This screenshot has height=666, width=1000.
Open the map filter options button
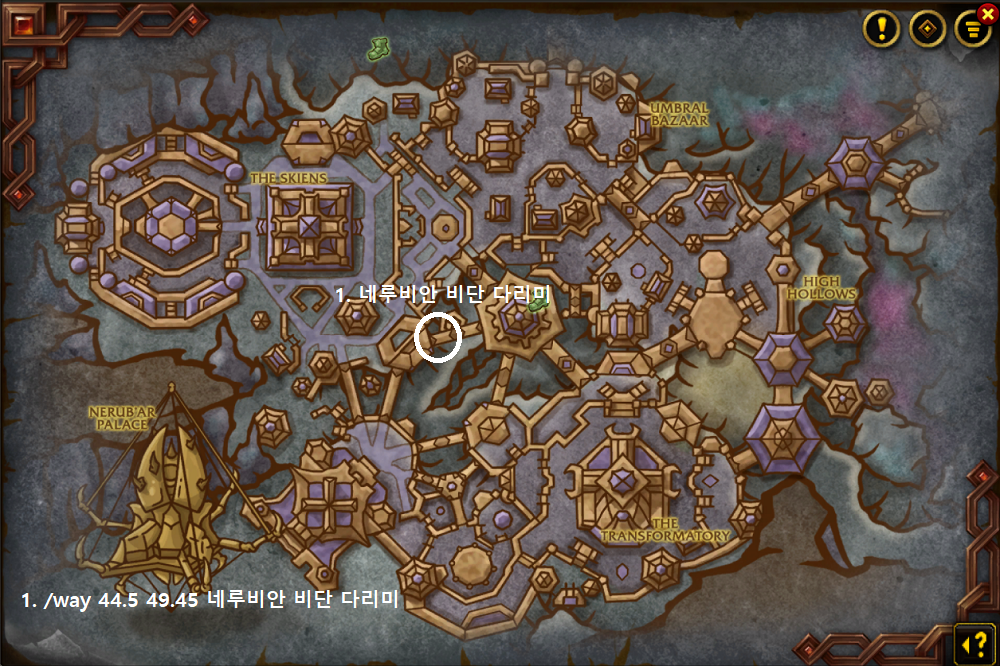pyautogui.click(x=971, y=30)
